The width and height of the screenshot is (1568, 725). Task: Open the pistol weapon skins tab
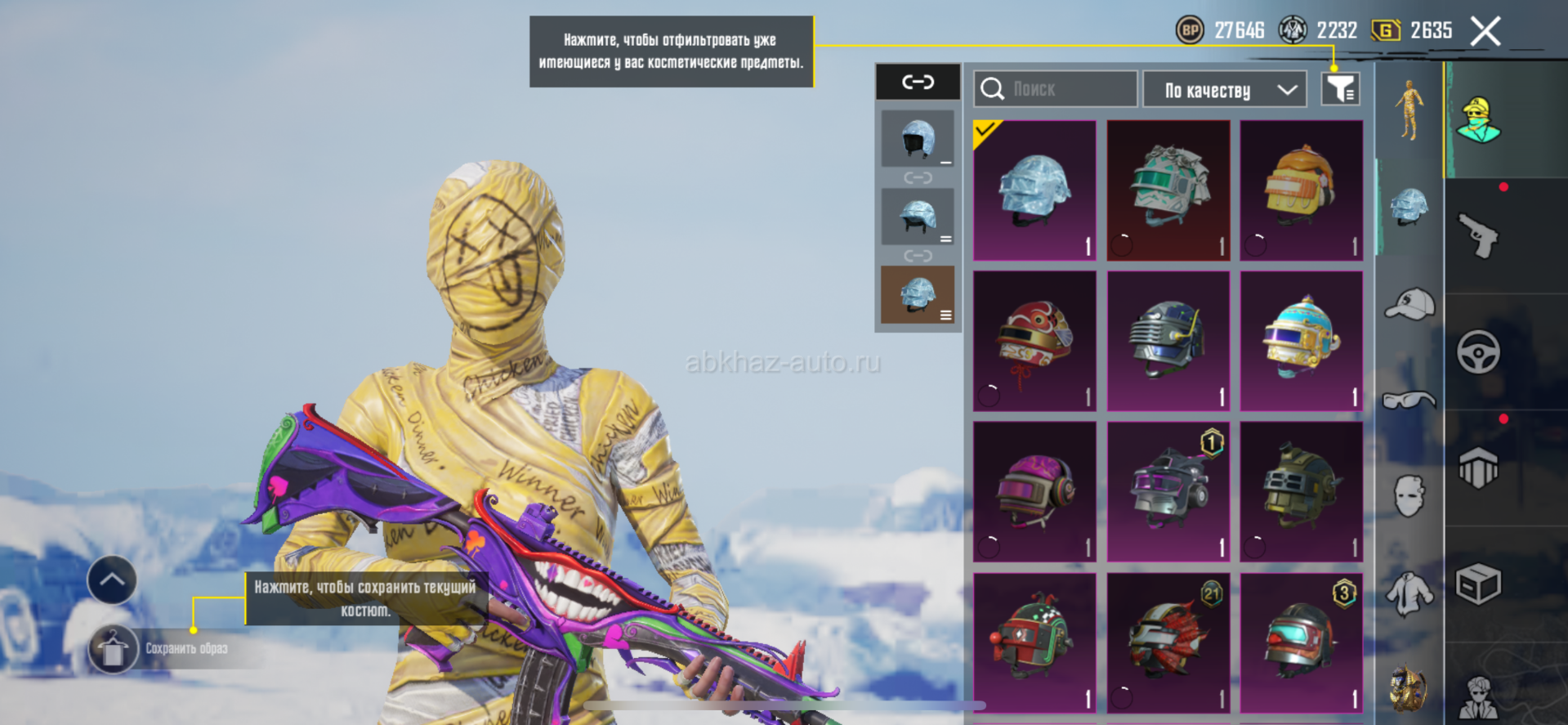(1478, 236)
